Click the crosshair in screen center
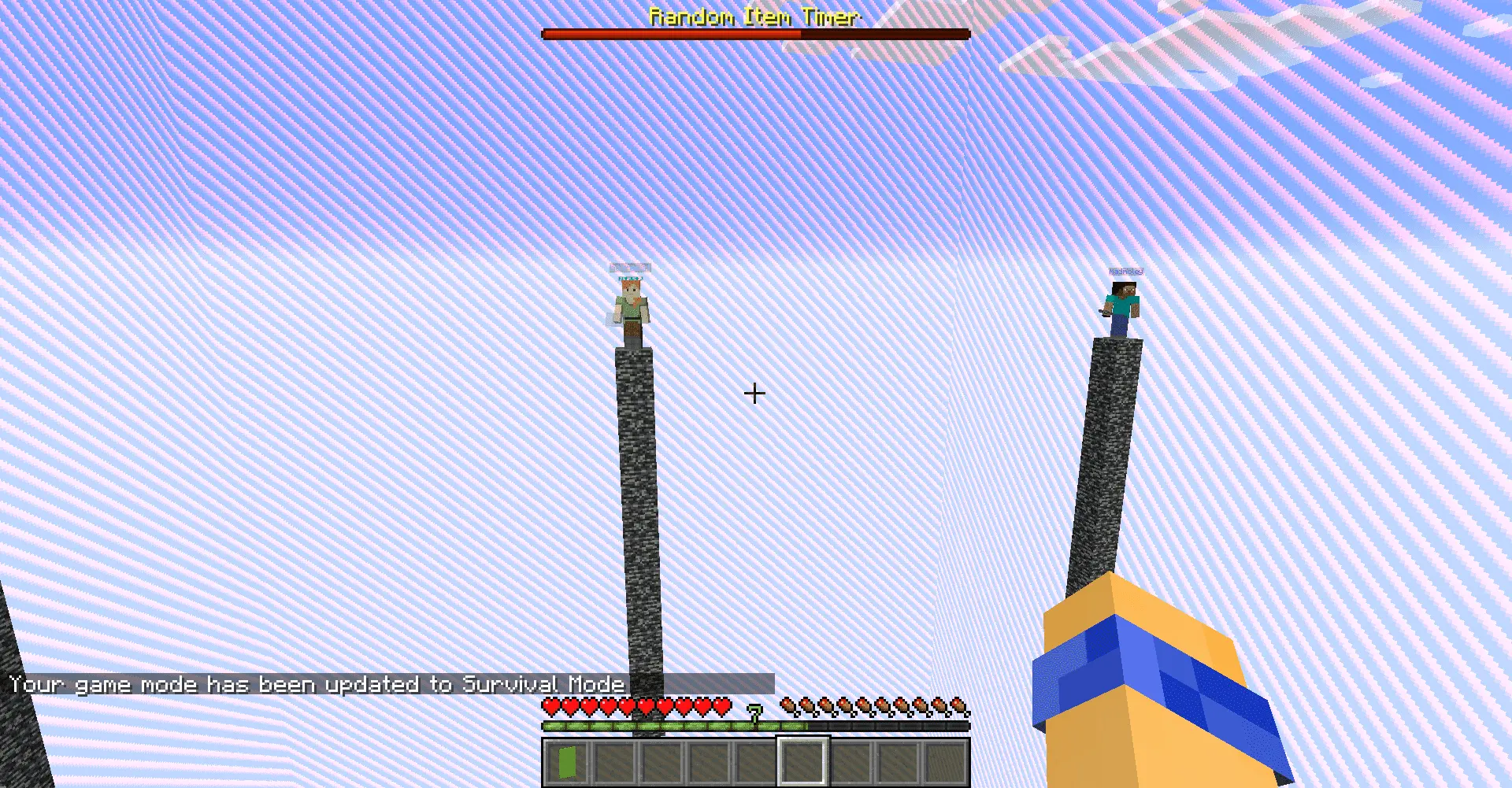Viewport: 1512px width, 788px height. coord(755,392)
